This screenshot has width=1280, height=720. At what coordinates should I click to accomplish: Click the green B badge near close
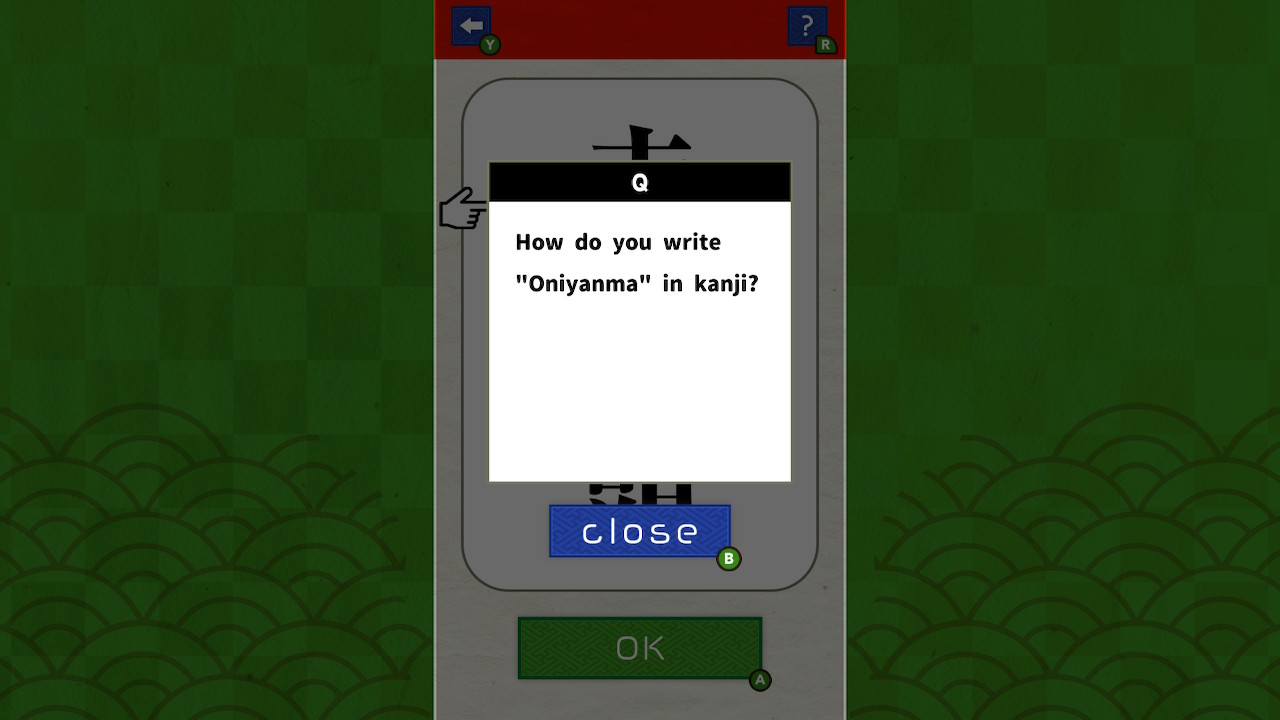pyautogui.click(x=729, y=558)
